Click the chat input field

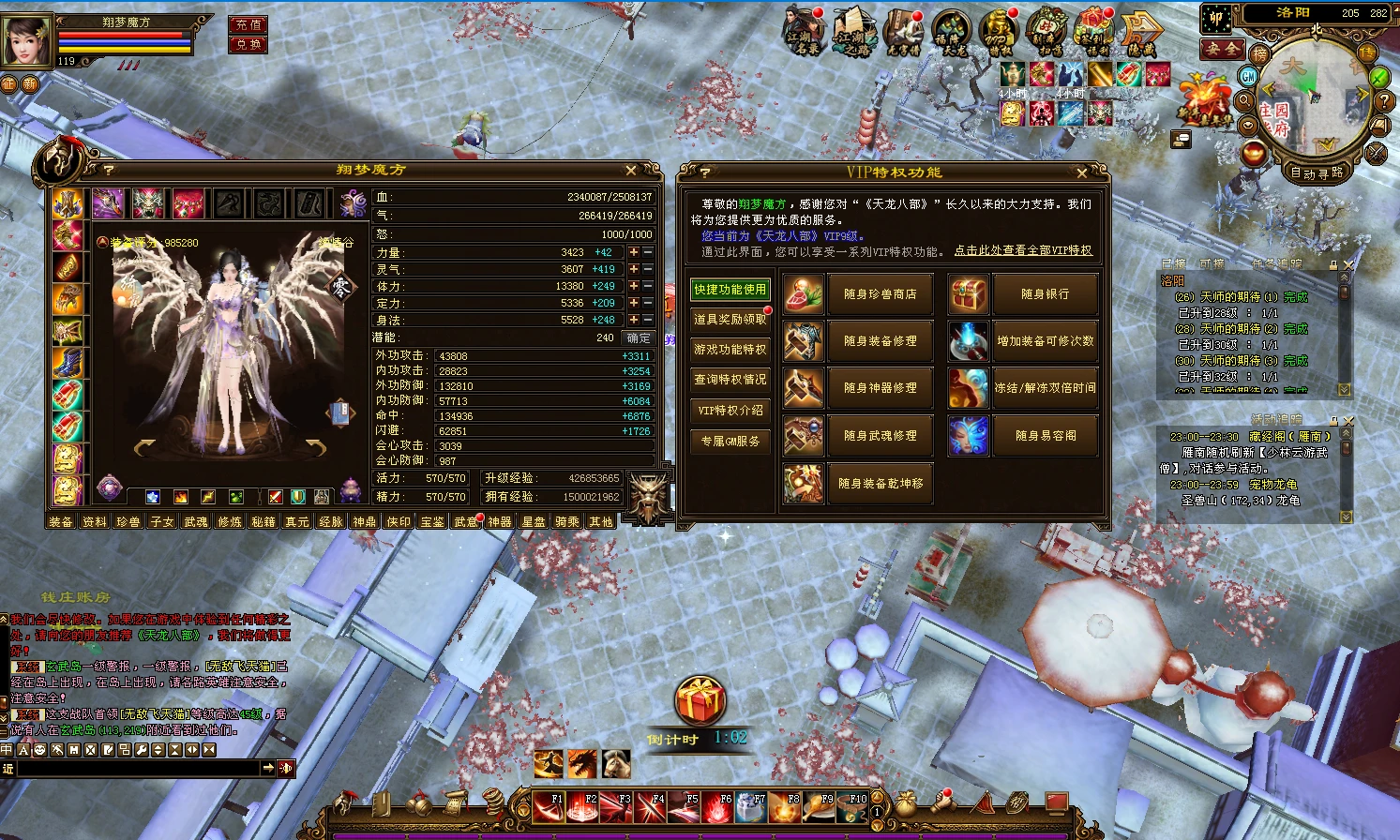pyautogui.click(x=136, y=768)
